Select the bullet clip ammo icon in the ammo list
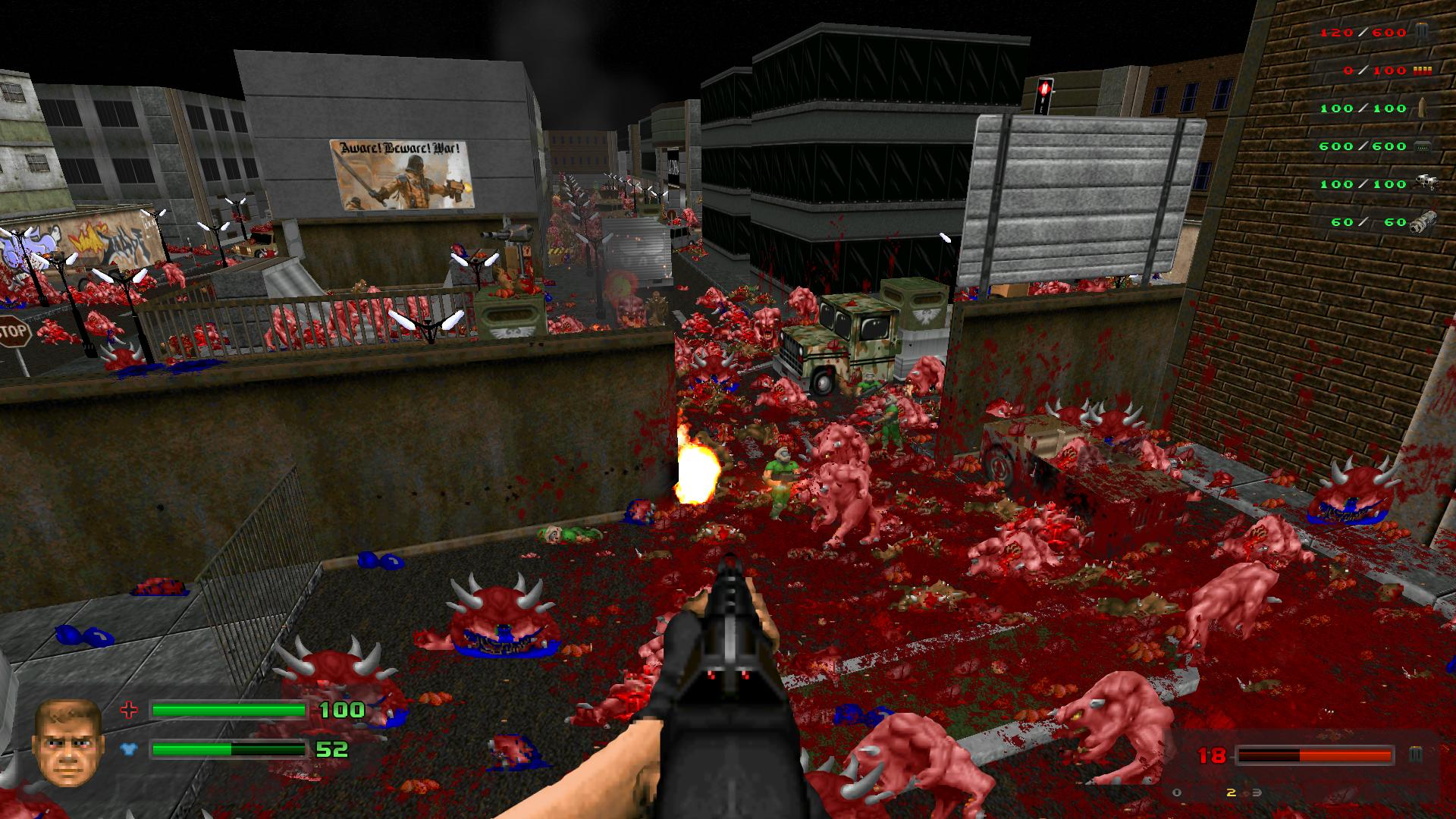 click(1421, 32)
